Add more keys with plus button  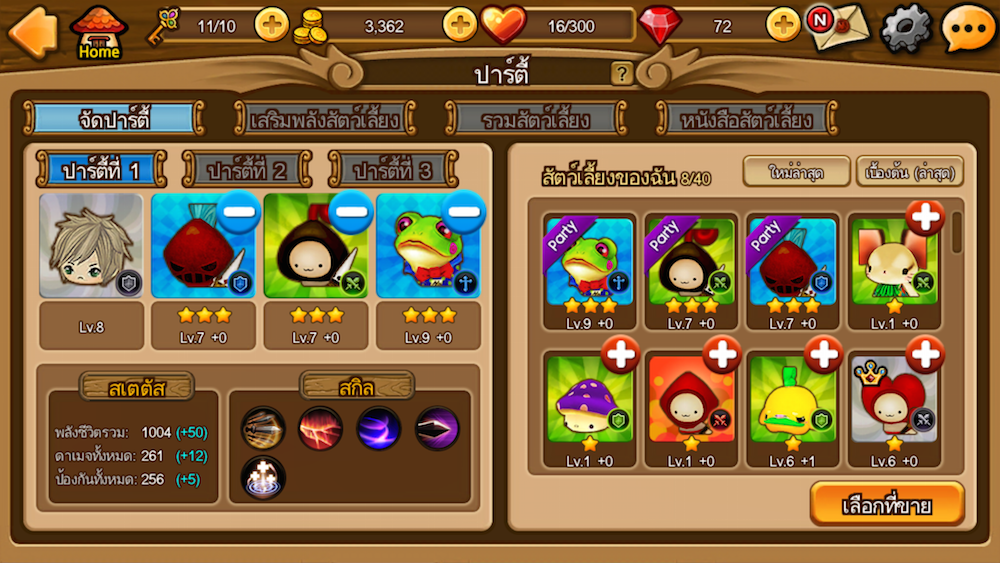(x=272, y=24)
